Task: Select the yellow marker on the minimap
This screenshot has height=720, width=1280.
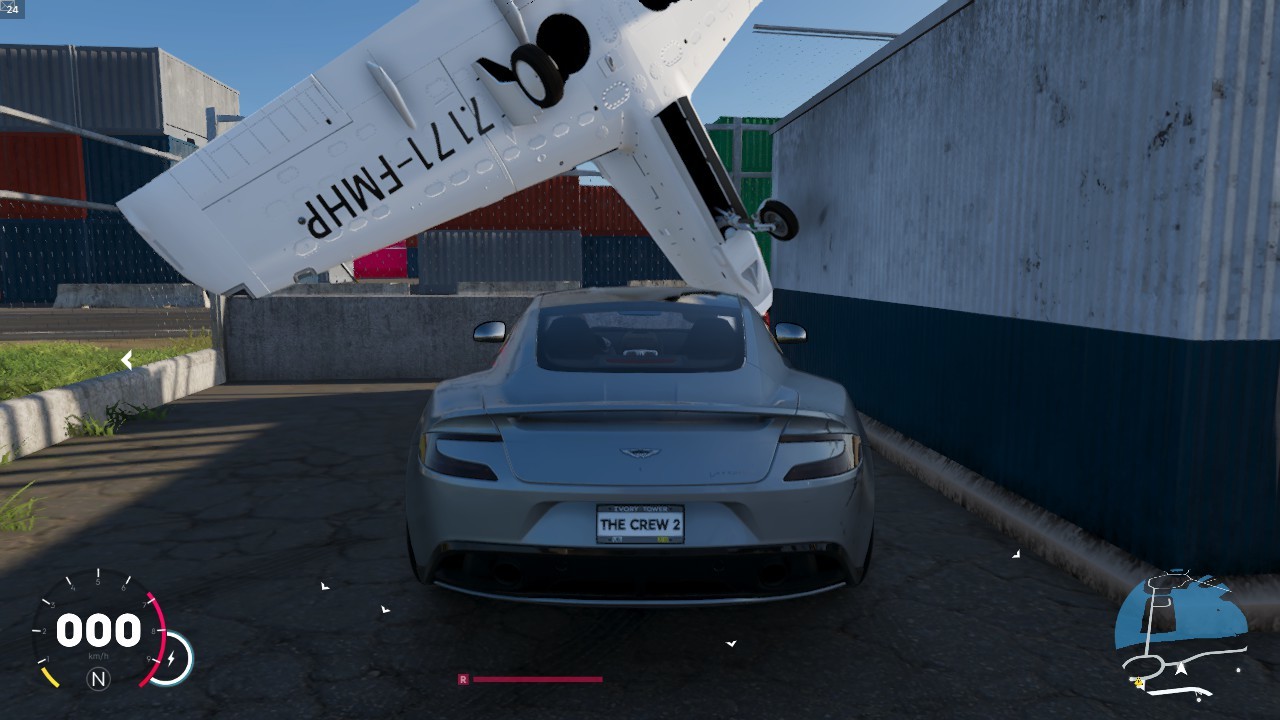Action: (x=1139, y=684)
